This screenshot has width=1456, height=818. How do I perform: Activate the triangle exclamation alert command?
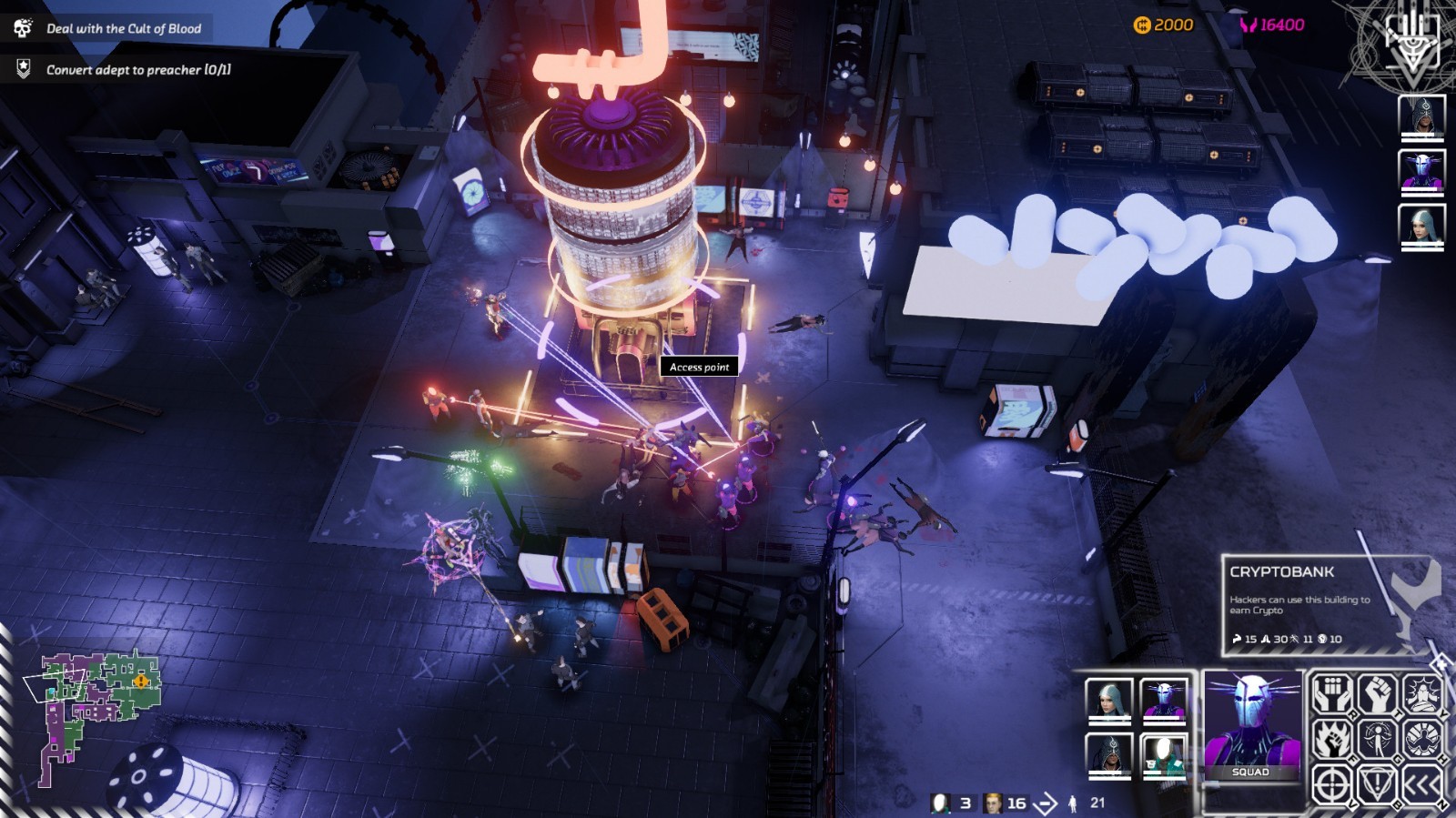(x=1377, y=783)
